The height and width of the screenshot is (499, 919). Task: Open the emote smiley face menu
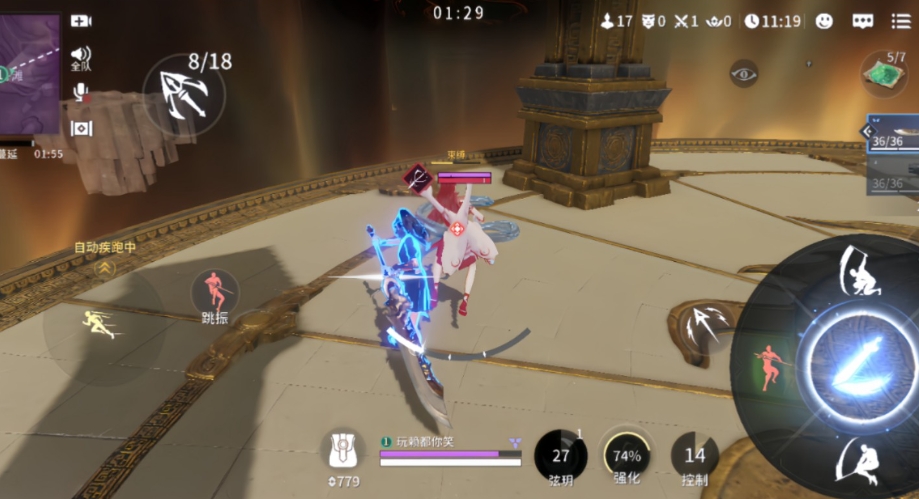(824, 21)
